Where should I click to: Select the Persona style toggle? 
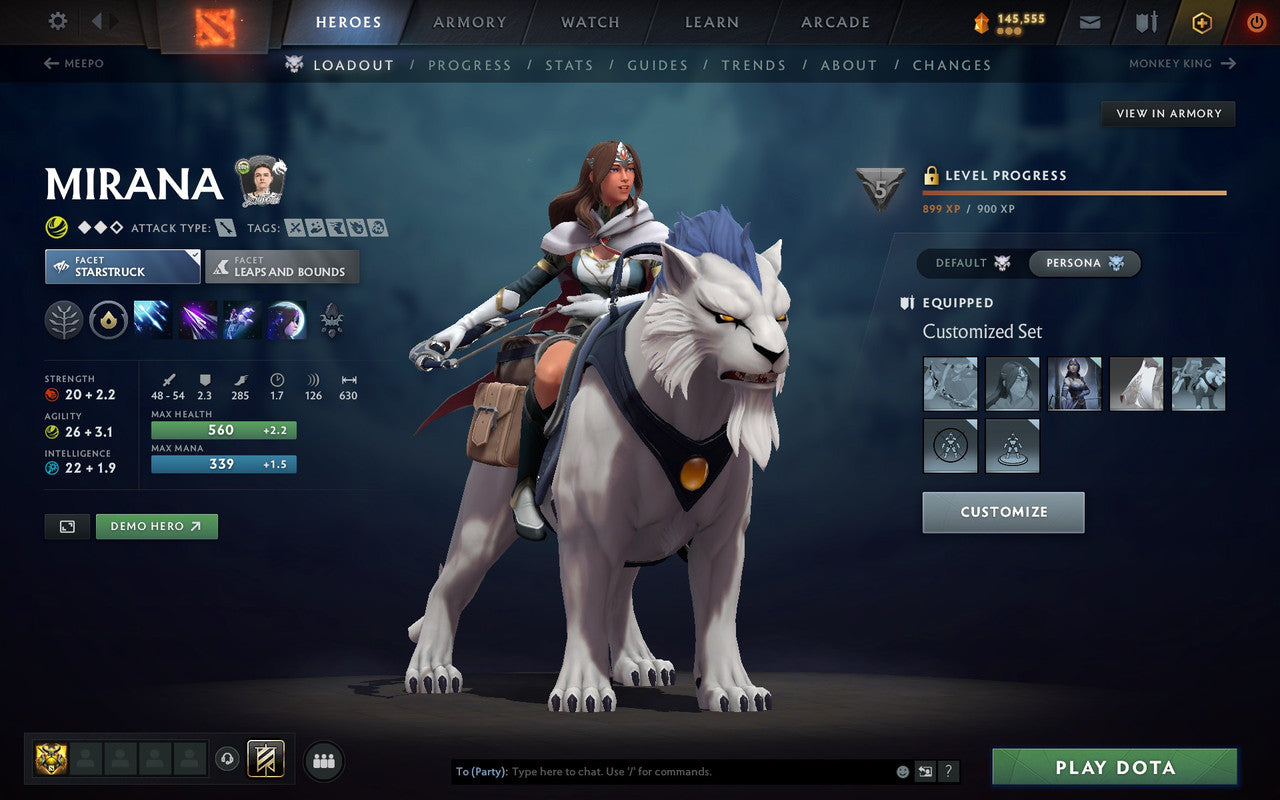coord(1084,263)
